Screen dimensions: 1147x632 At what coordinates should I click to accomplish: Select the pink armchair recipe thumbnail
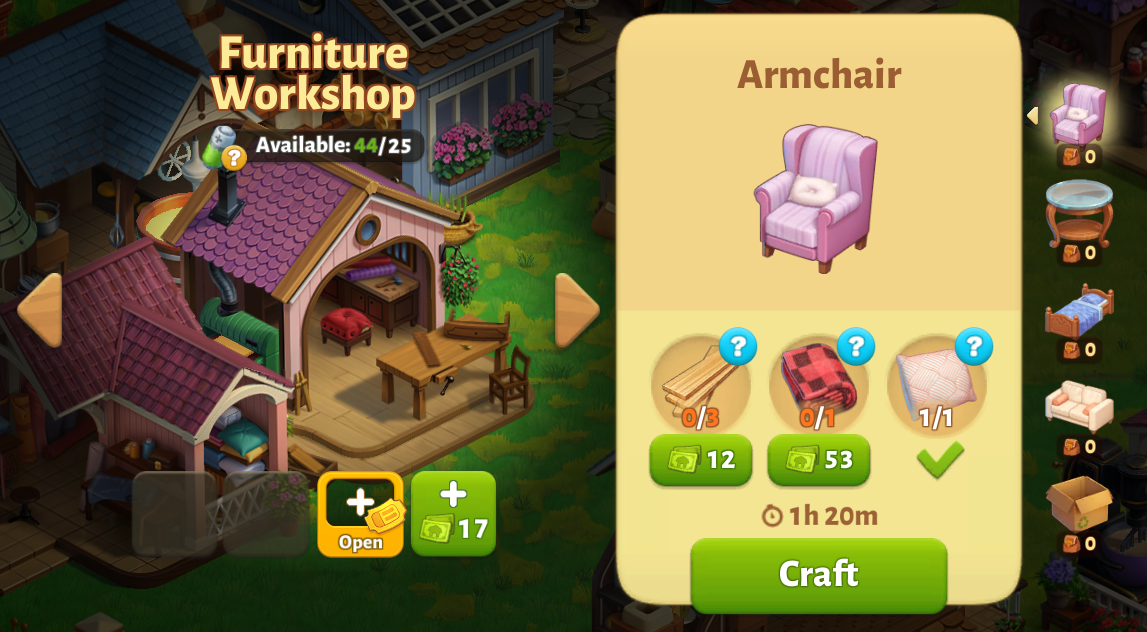pos(1078,115)
